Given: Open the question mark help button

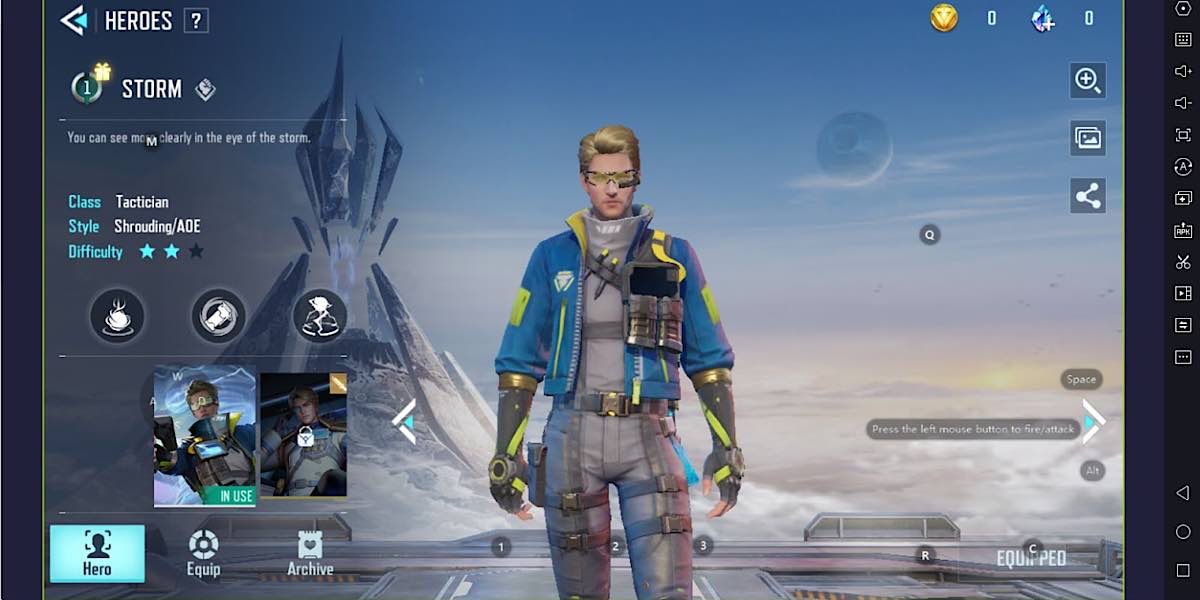Looking at the screenshot, I should 196,21.
